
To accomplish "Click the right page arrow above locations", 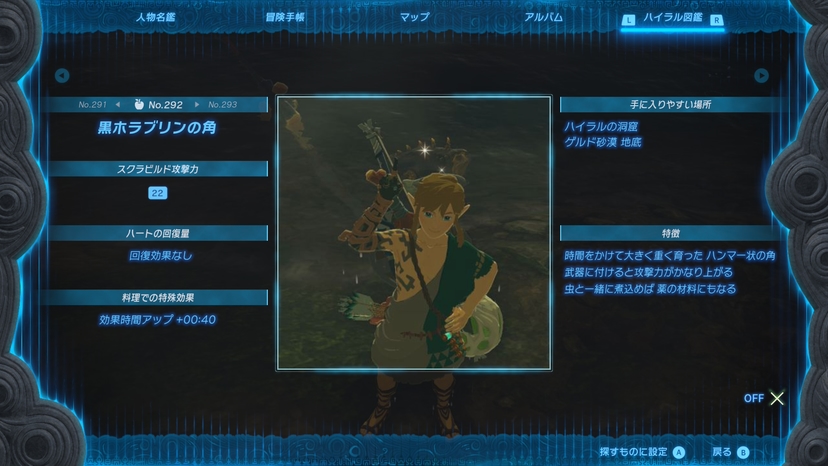I will 761,75.
